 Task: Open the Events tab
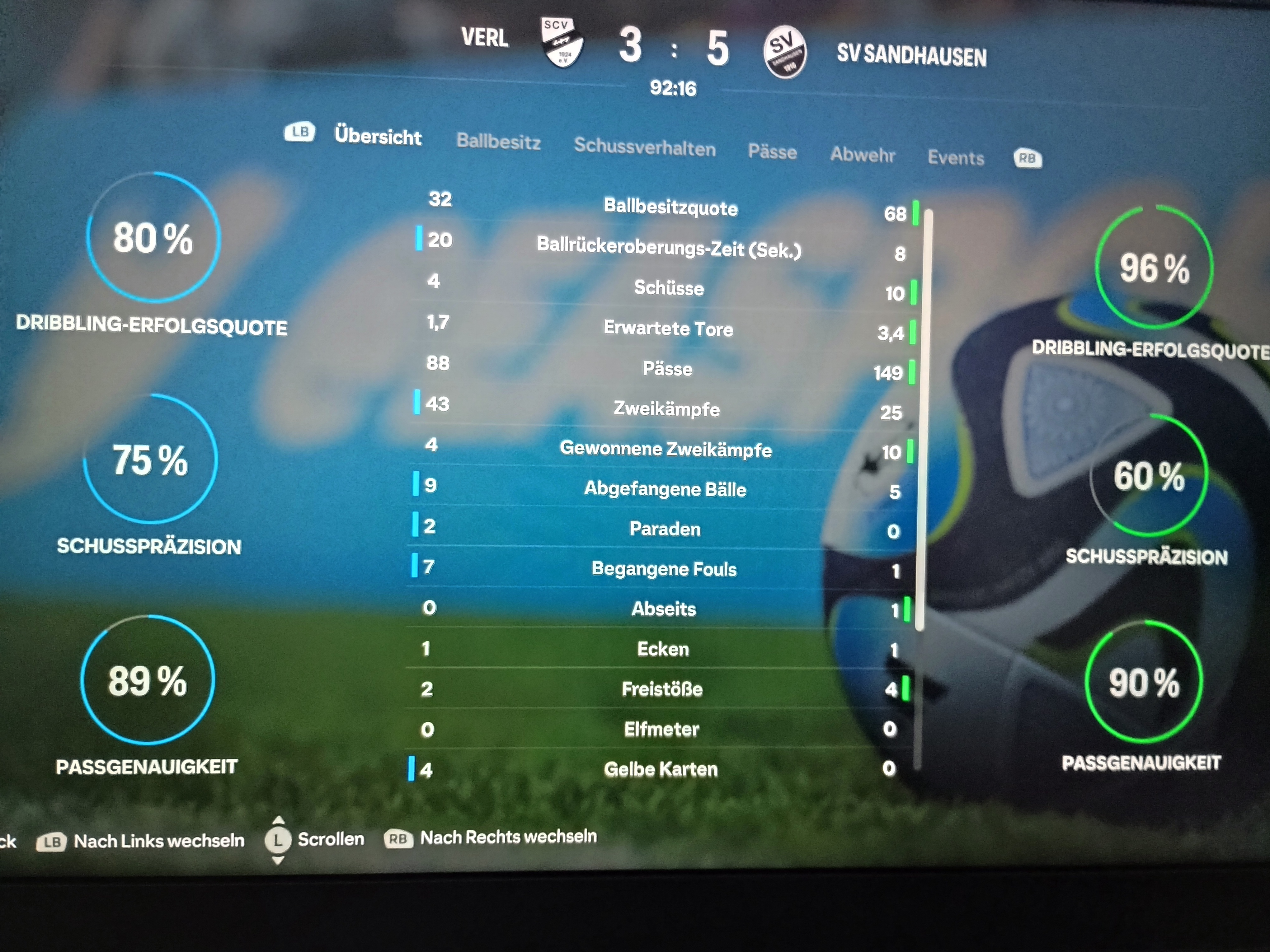(x=955, y=158)
